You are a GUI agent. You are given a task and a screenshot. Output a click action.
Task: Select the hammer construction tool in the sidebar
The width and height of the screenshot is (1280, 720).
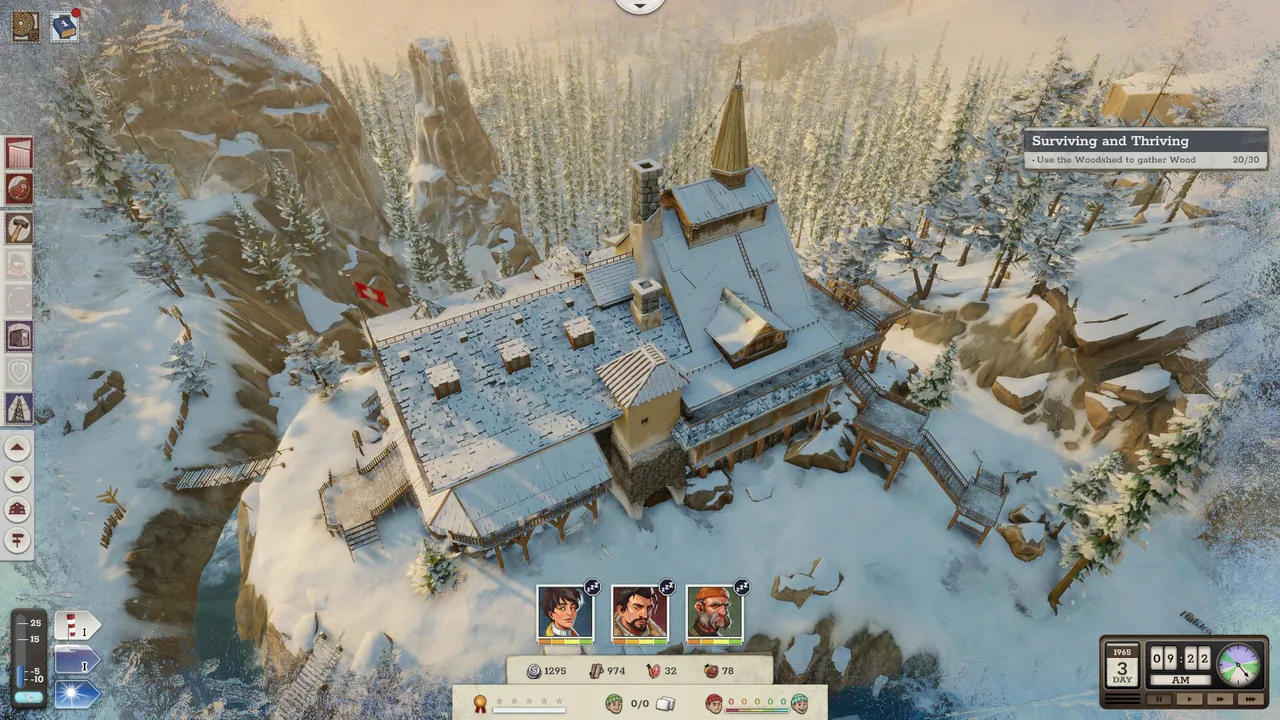tap(17, 225)
